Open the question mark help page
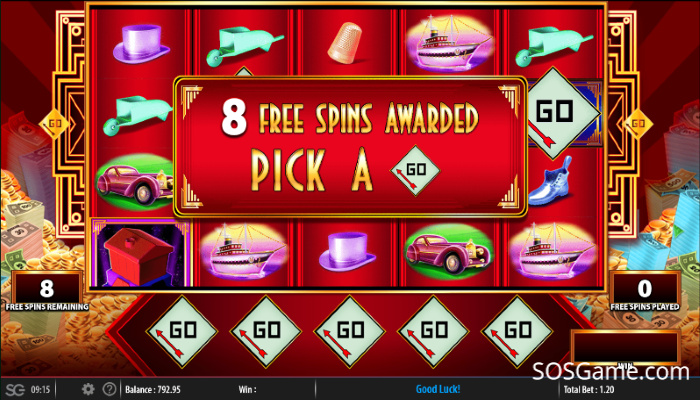The height and width of the screenshot is (400, 700). point(109,389)
